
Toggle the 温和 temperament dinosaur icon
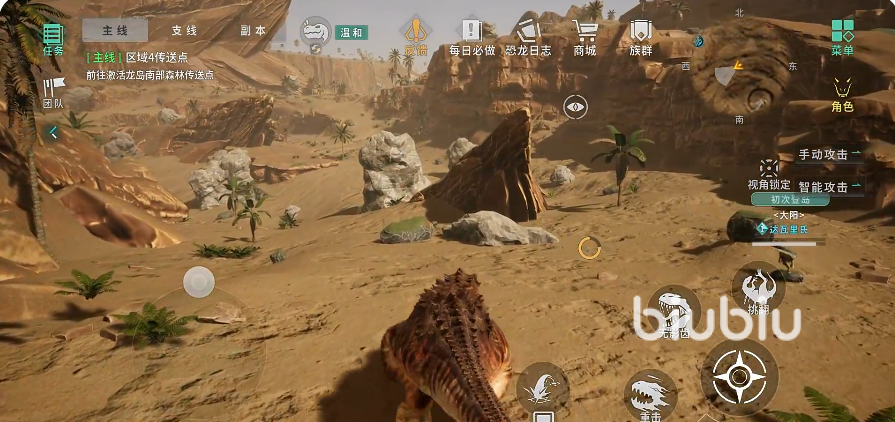pyautogui.click(x=317, y=33)
